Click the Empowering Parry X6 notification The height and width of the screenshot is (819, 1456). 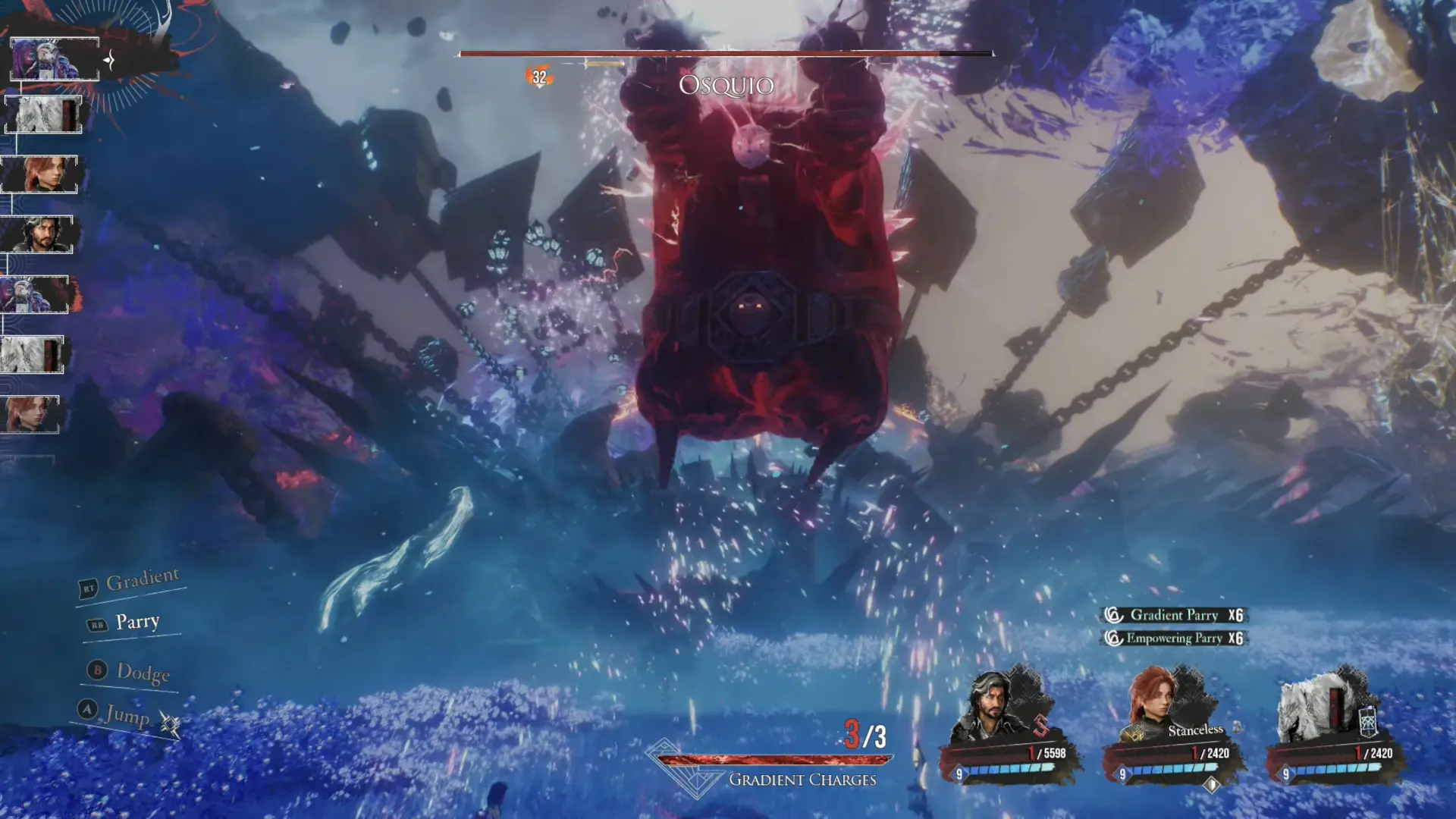pyautogui.click(x=1174, y=638)
